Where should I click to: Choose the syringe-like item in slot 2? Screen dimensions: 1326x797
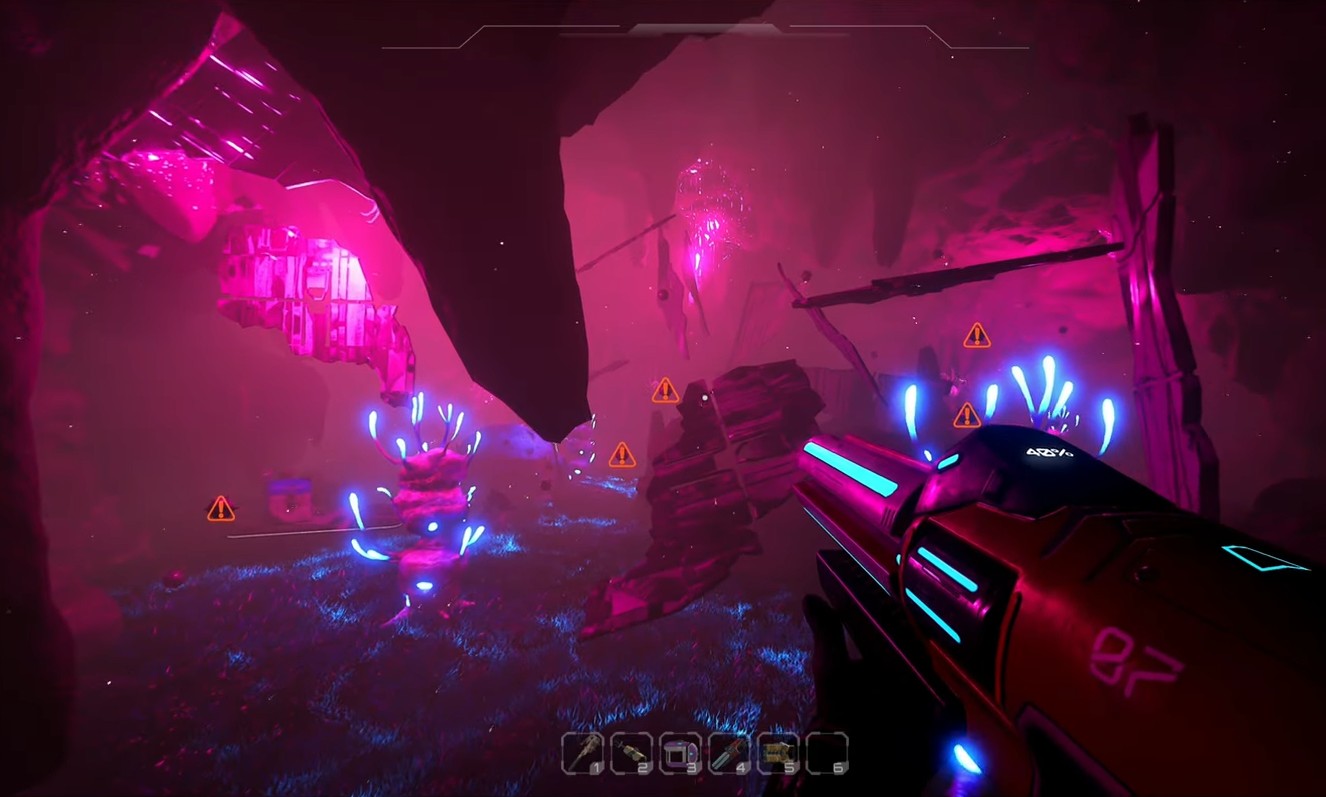630,753
